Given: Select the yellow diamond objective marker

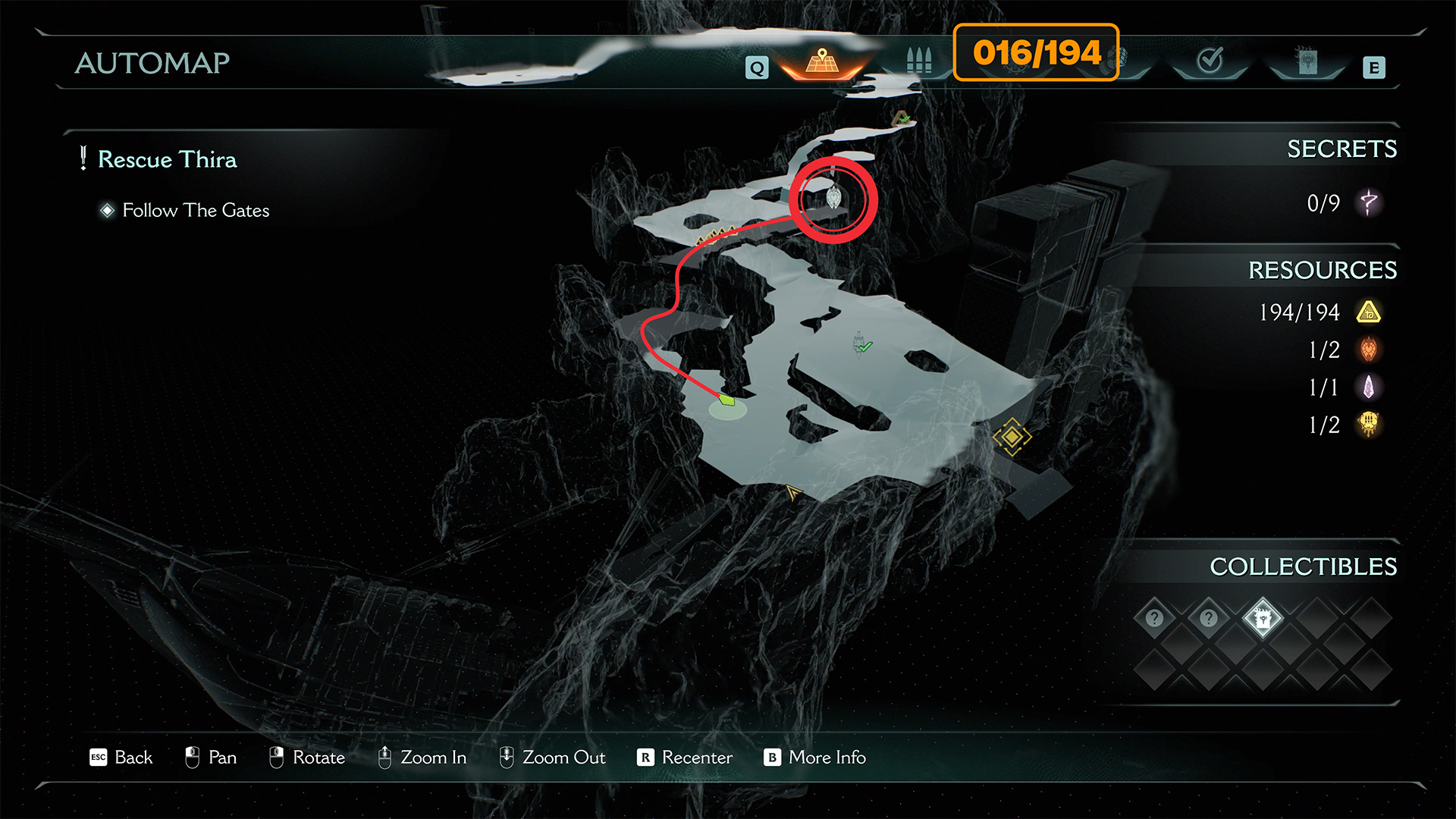Looking at the screenshot, I should click(x=1012, y=437).
